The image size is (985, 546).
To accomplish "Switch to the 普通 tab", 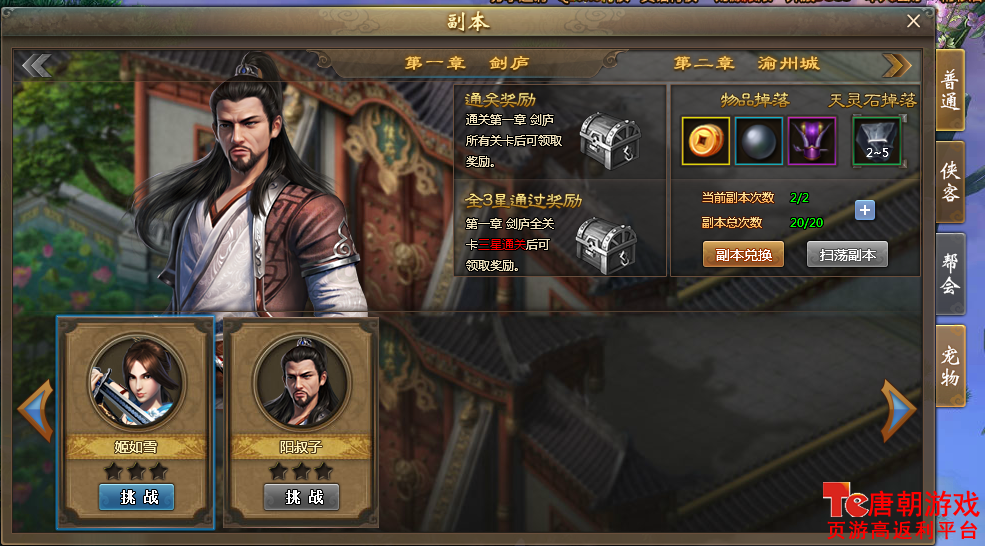I will (950, 90).
